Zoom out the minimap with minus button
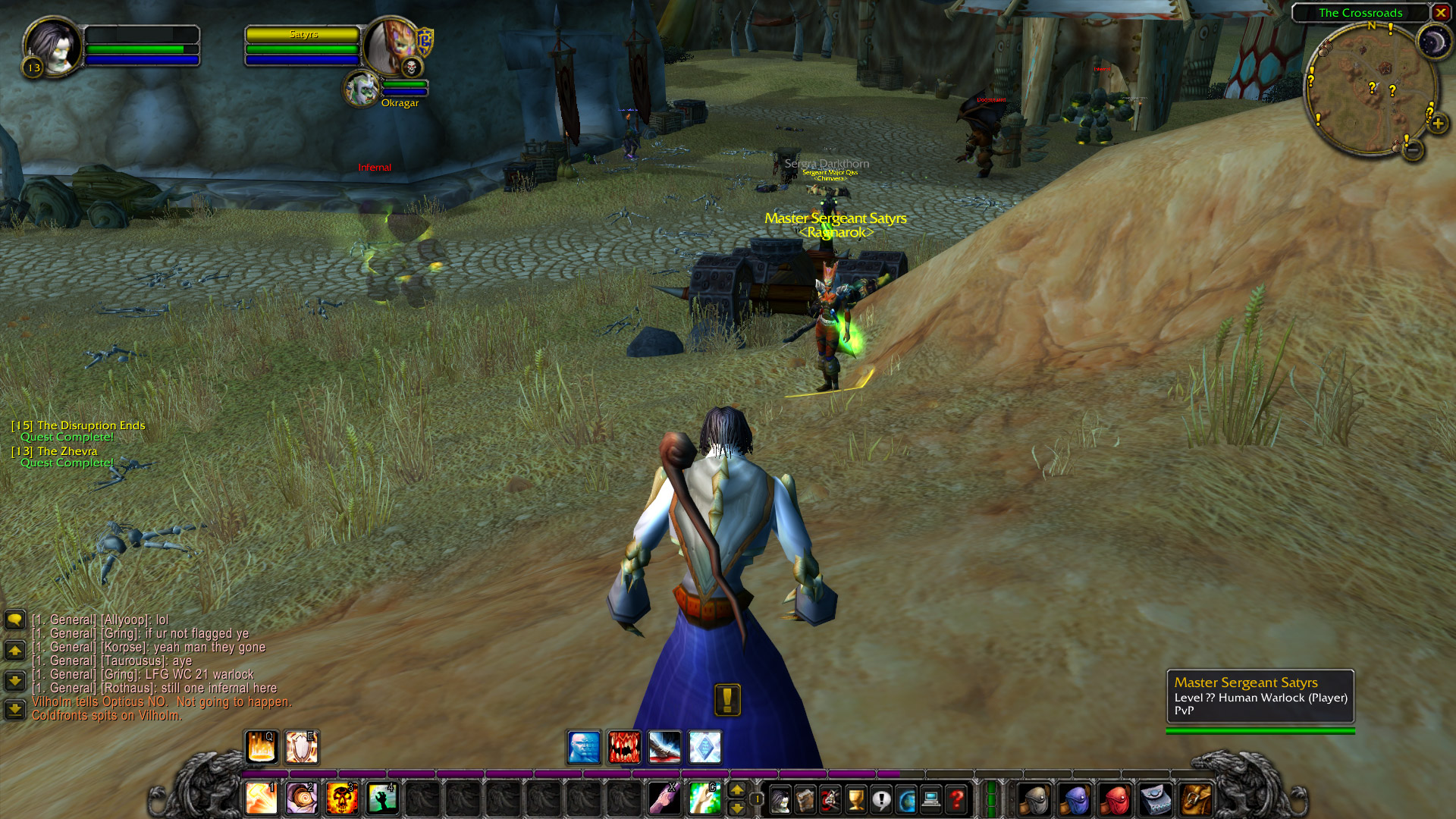This screenshot has height=819, width=1456. (1413, 150)
